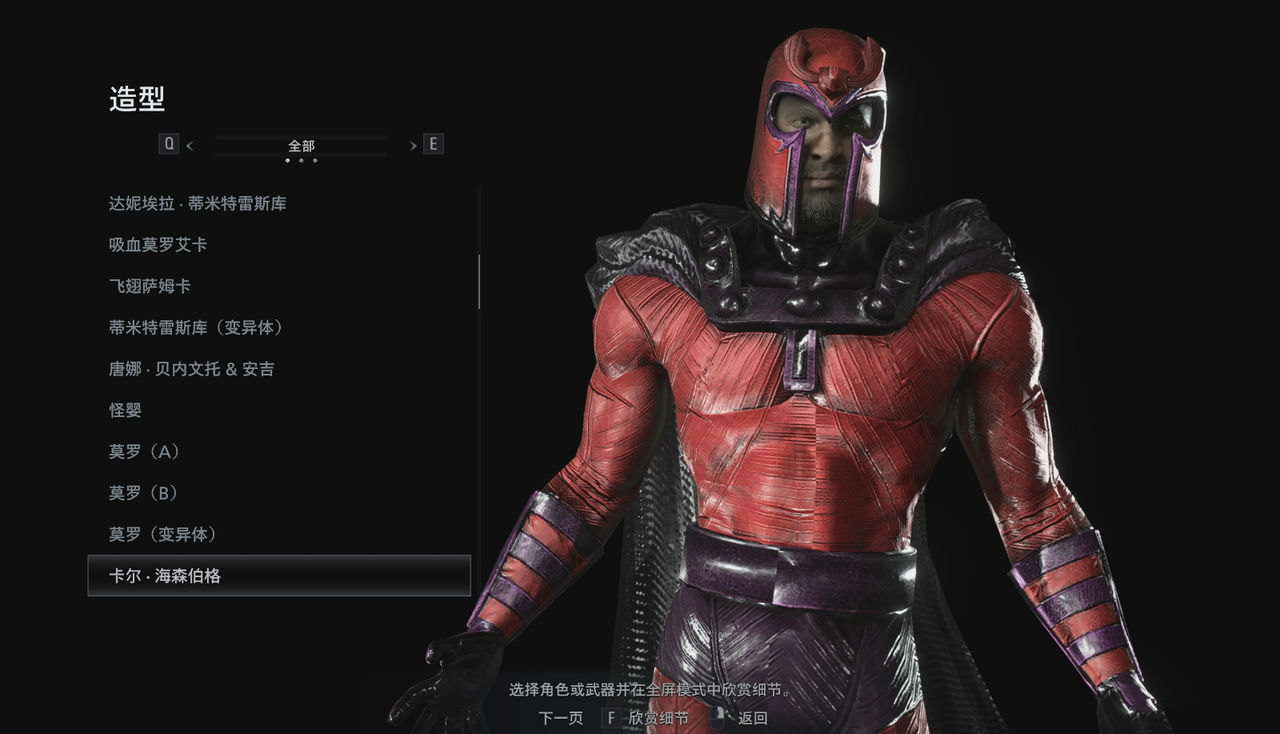Activate 欣赏细节 to view details fullscreen
Screen dimensions: 1280x734
click(x=658, y=717)
